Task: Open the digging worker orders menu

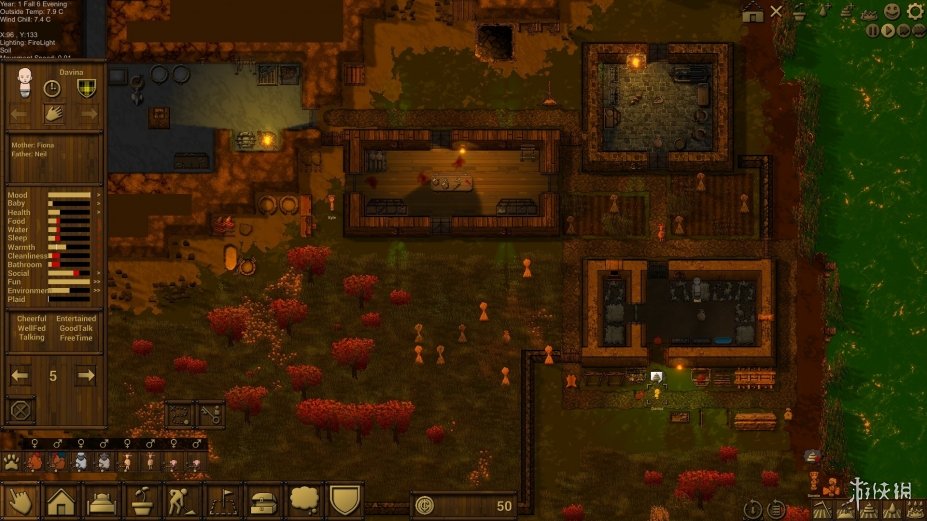Action: (183, 500)
